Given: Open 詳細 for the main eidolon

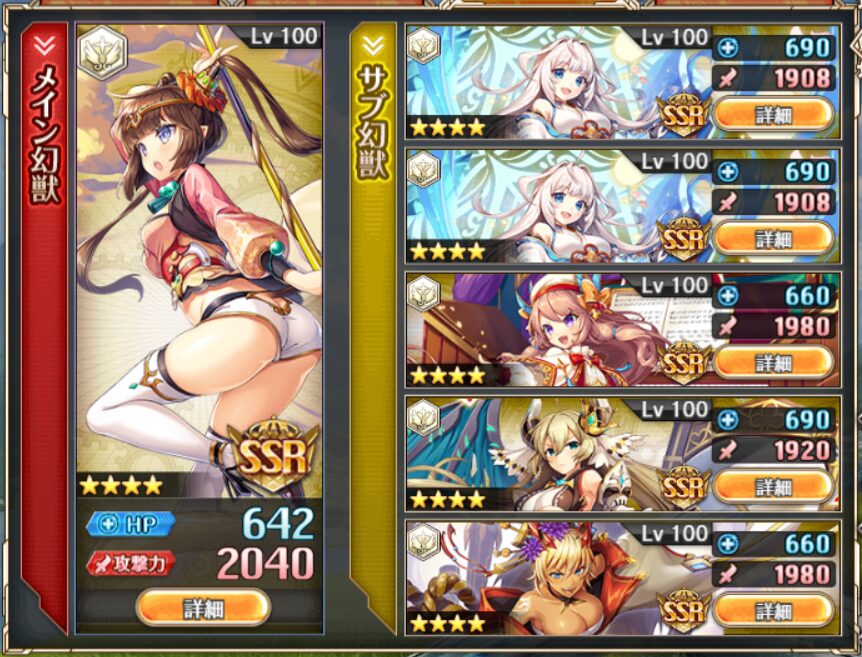Looking at the screenshot, I should tap(203, 607).
